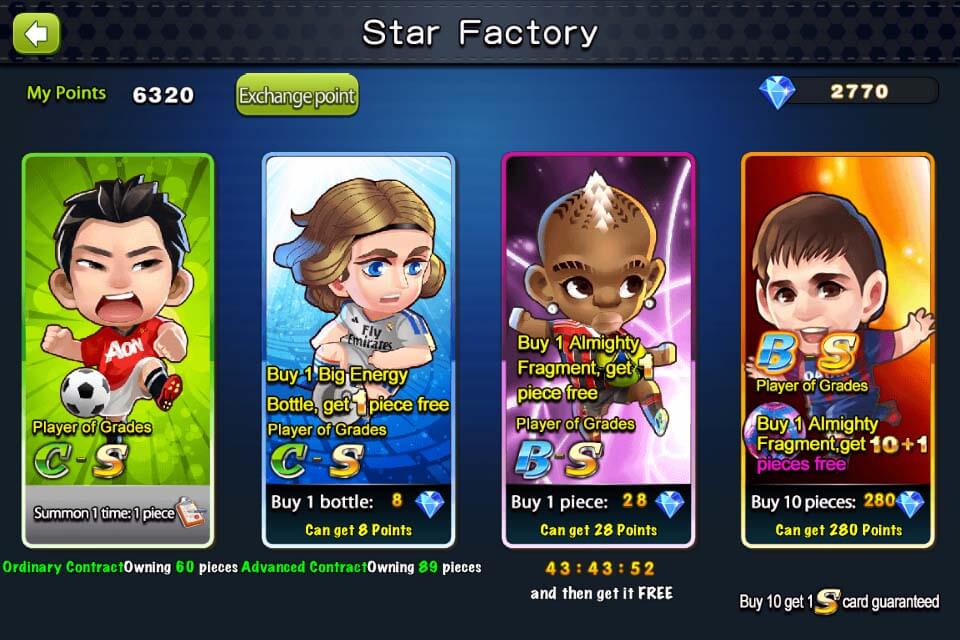Summon 1 time with ordinary contract
The width and height of the screenshot is (960, 640).
(x=118, y=514)
